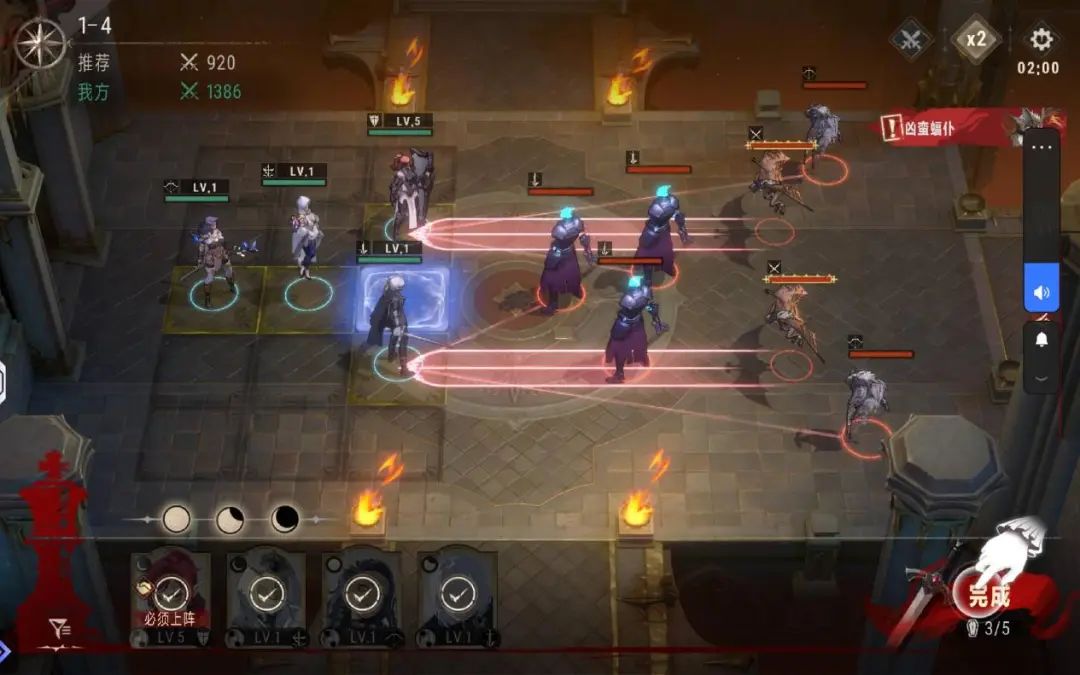Click the compass star emblem beside 1-4
This screenshot has width=1080, height=675.
(x=40, y=43)
